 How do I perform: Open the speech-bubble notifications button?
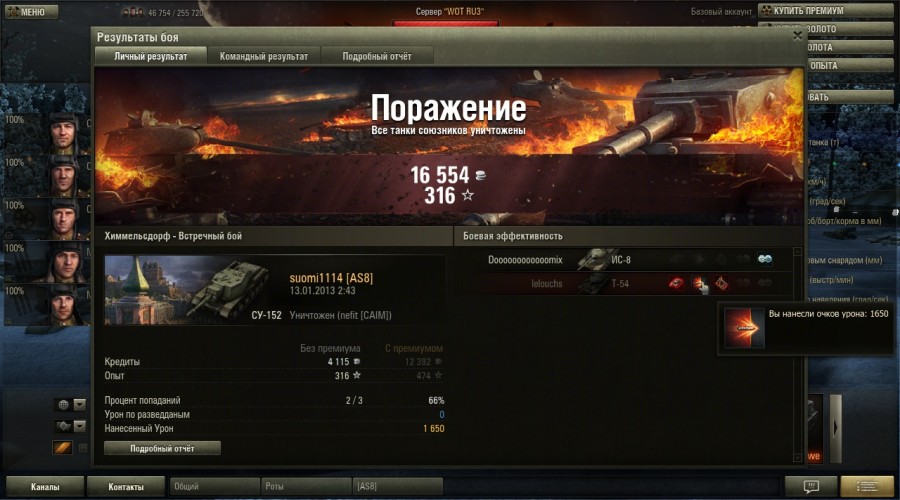tap(810, 486)
